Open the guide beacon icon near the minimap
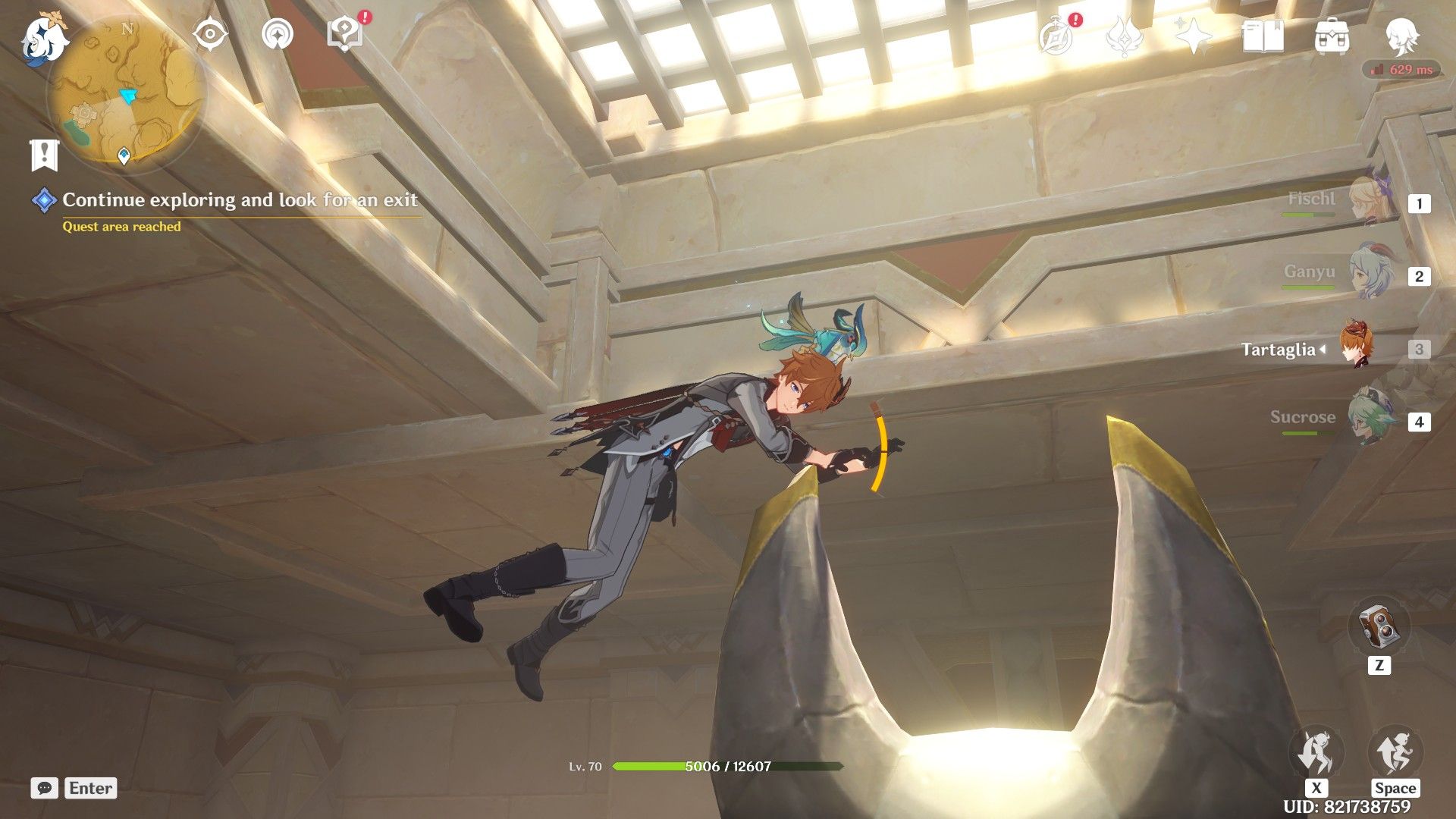The width and height of the screenshot is (1456, 819). [278, 33]
